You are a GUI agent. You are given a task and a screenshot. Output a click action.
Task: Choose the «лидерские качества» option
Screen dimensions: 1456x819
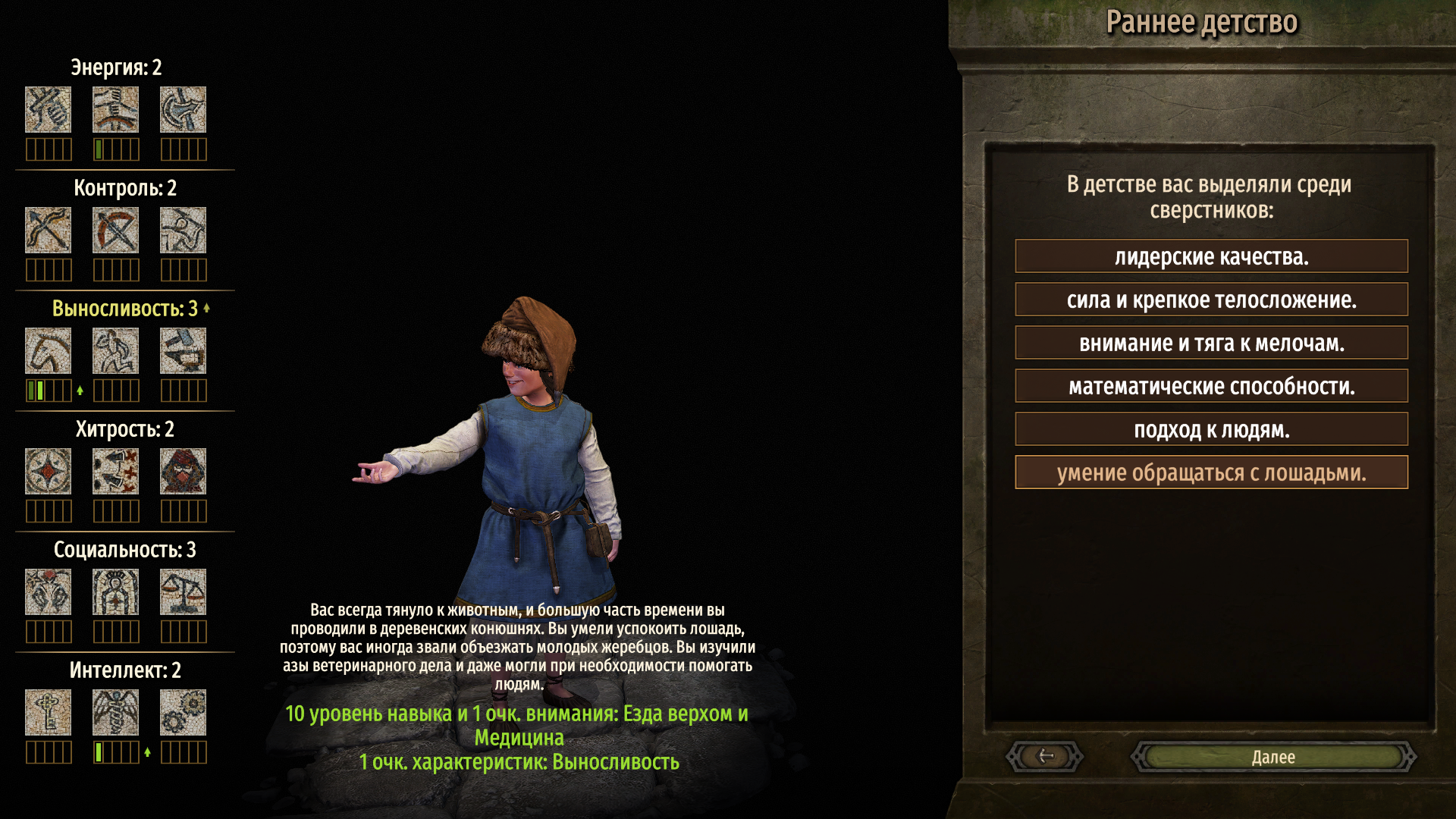(x=1211, y=257)
